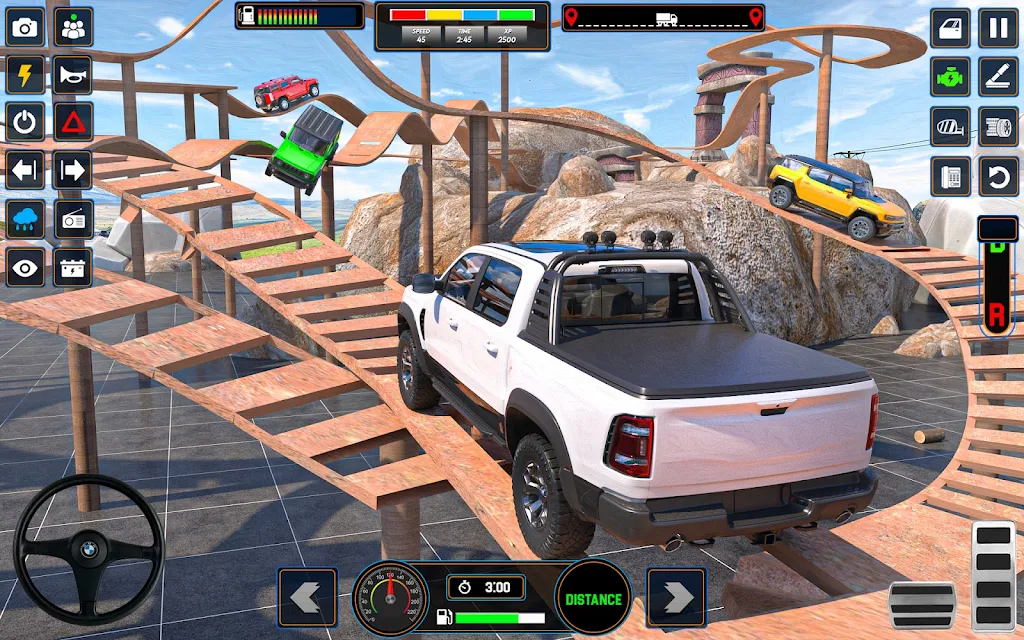Open the car door button
Screen dimensions: 1024x640
coord(950,27)
